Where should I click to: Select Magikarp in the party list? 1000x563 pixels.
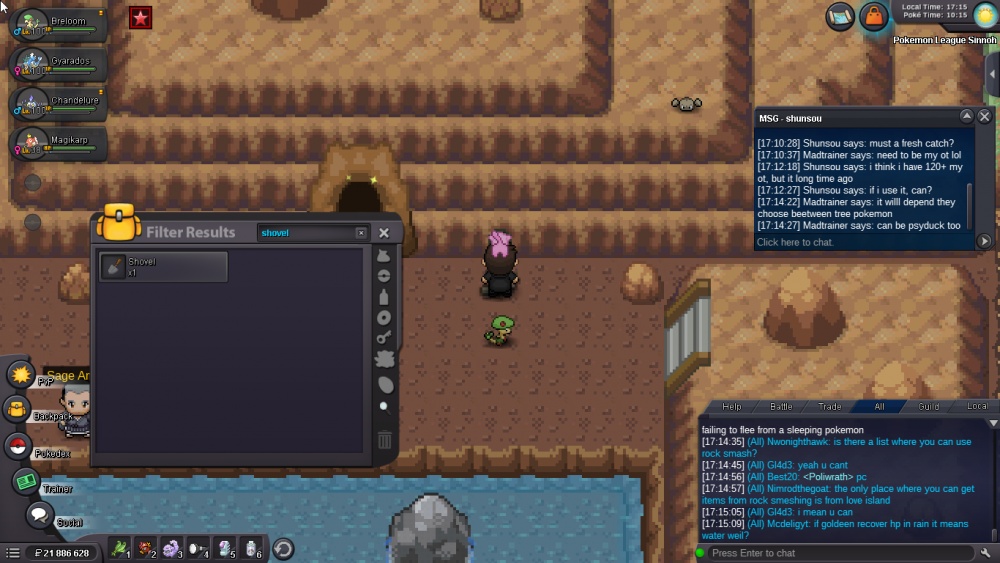58,144
